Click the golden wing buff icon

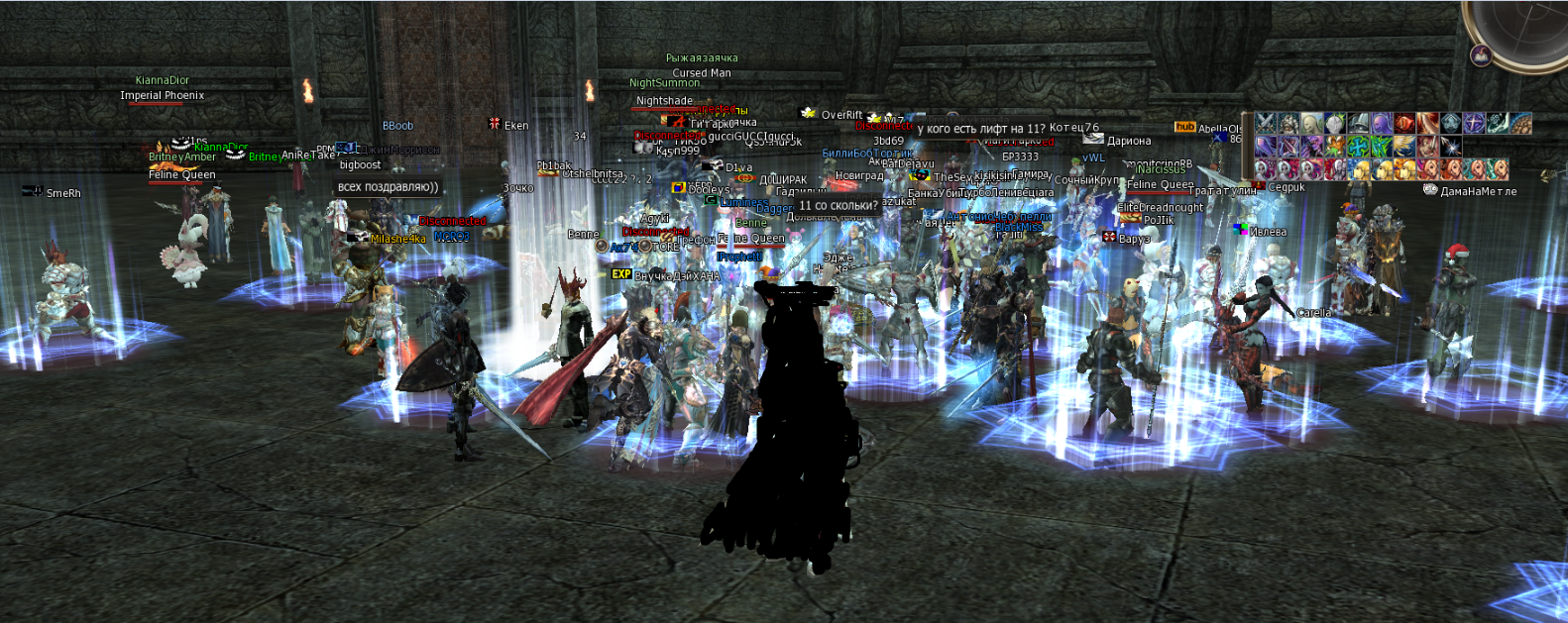point(1404,147)
